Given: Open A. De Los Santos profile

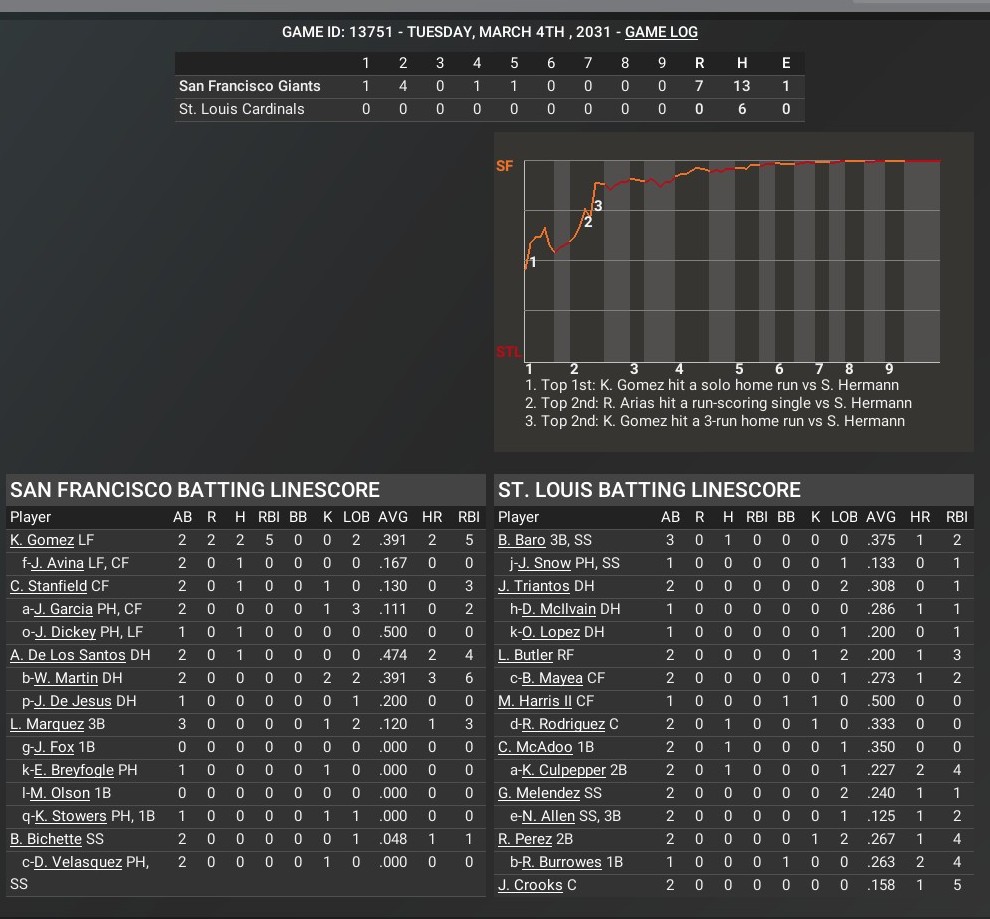Looking at the screenshot, I should click(x=68, y=655).
